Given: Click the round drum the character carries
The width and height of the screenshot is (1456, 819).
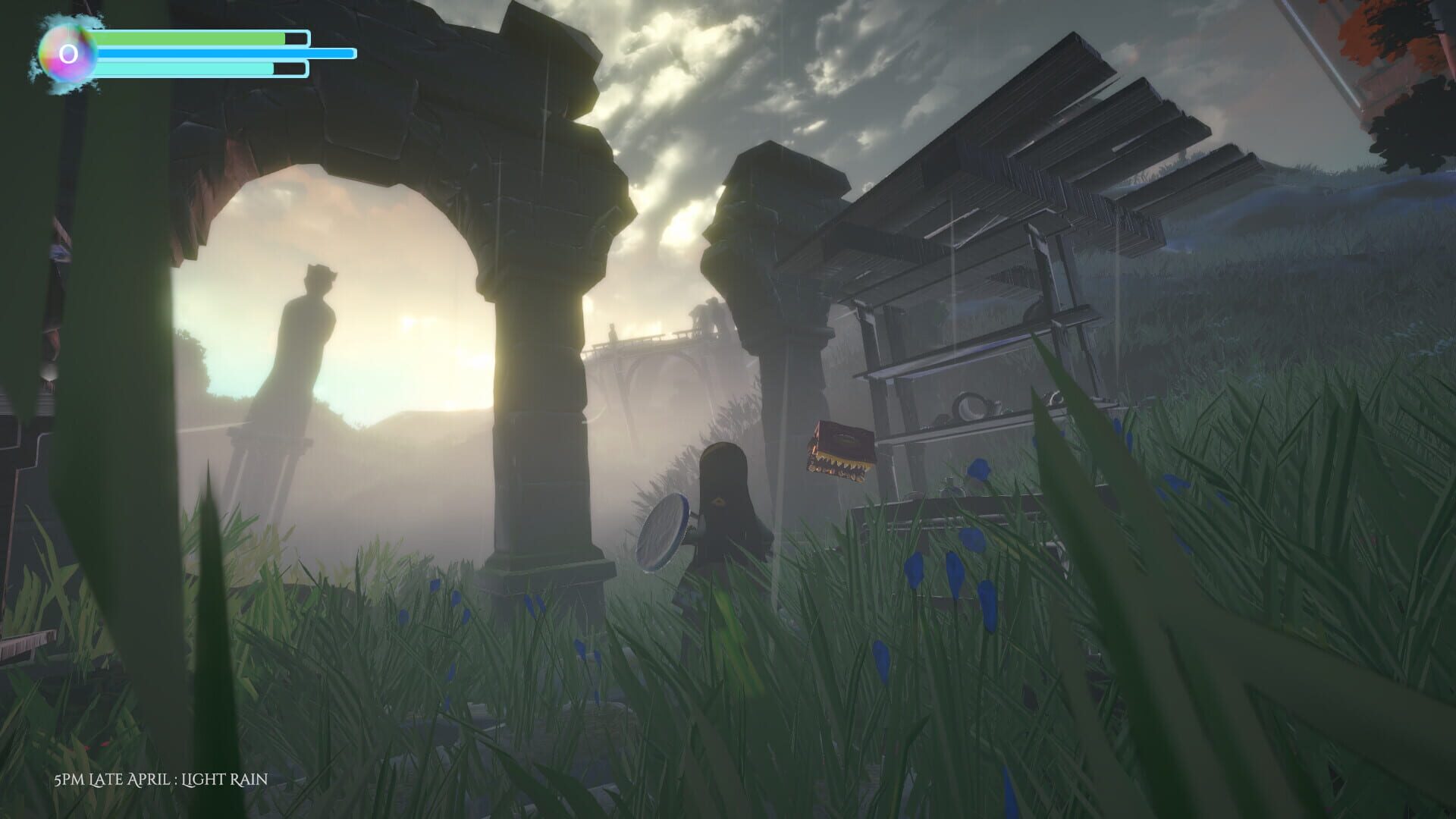Looking at the screenshot, I should (664, 531).
